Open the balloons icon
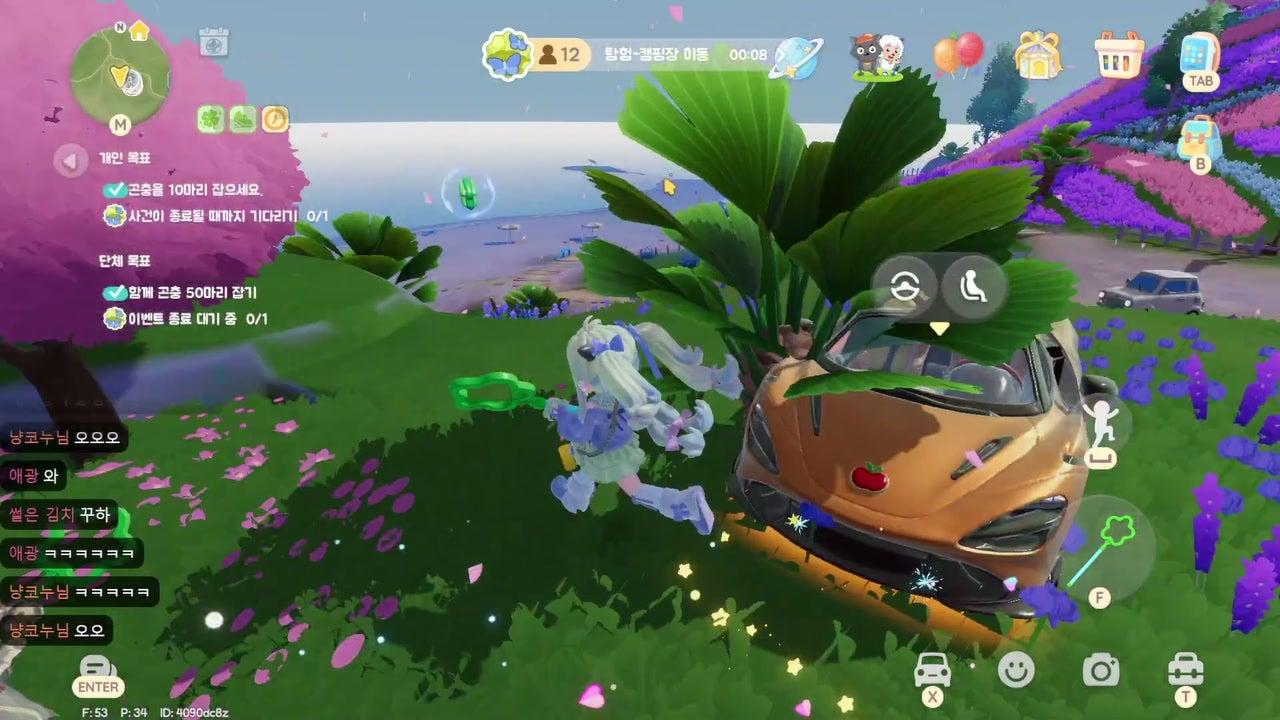The image size is (1280, 720). 957,54
